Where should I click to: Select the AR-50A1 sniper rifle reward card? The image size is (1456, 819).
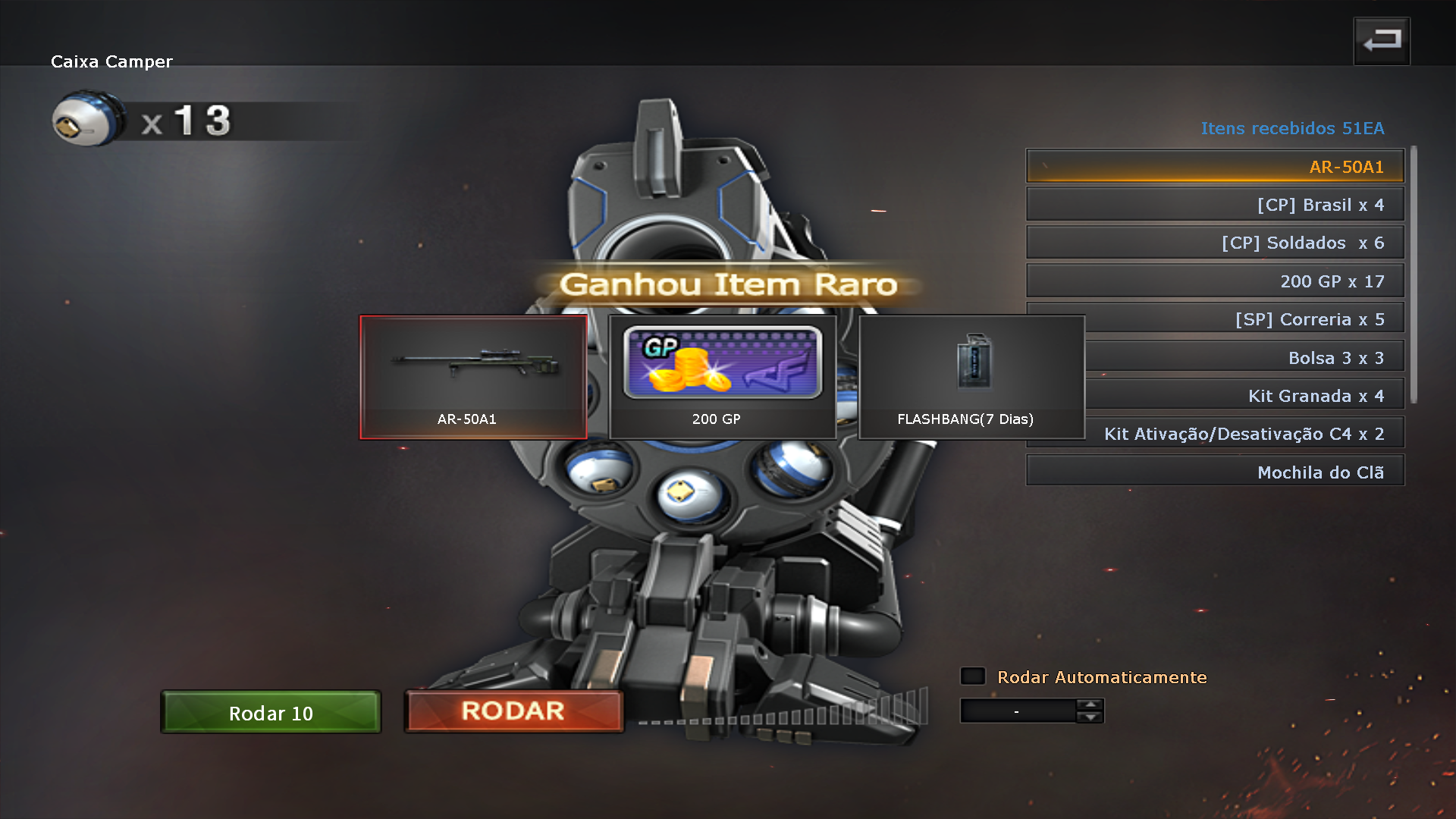(473, 377)
